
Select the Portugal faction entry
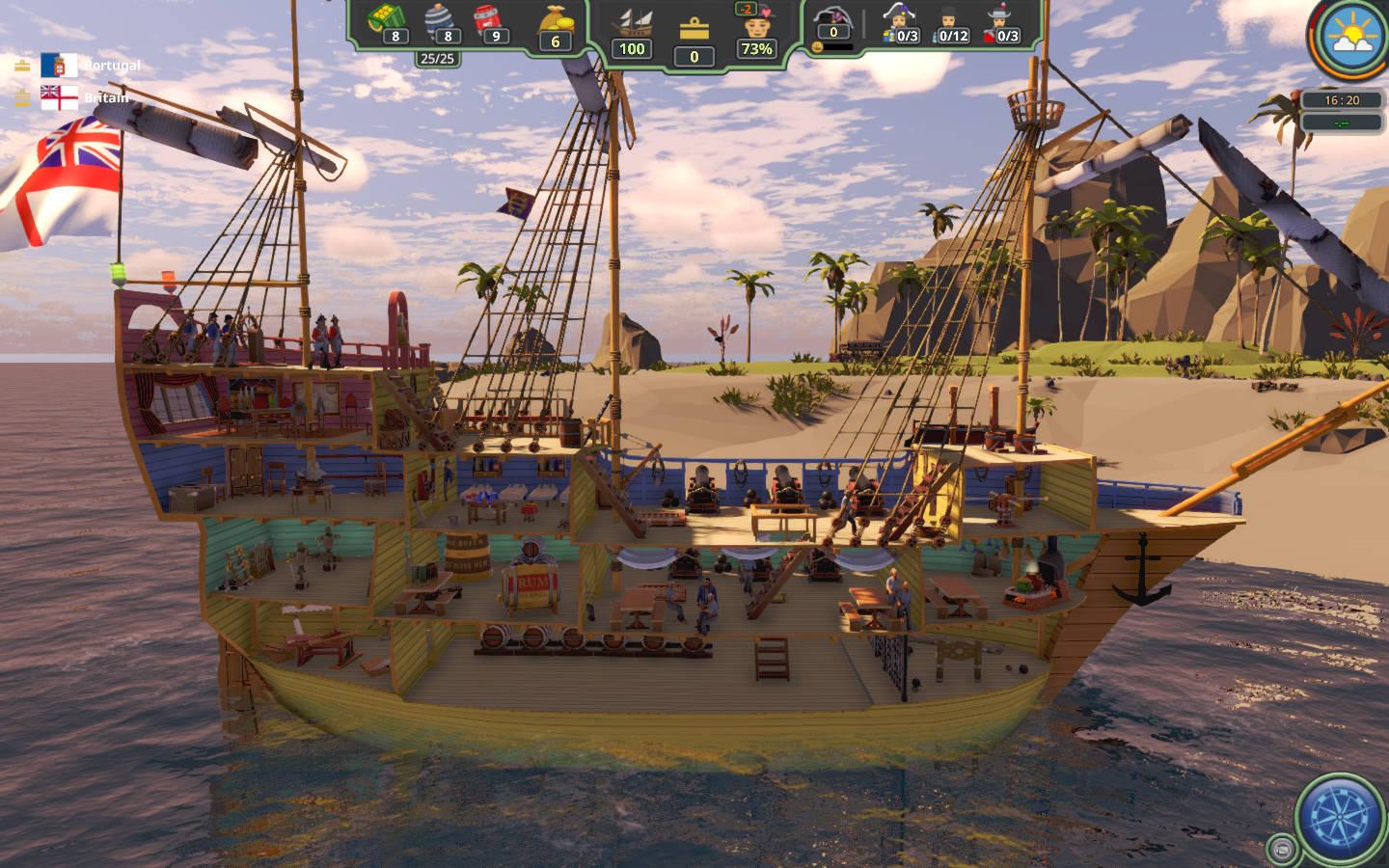[60, 66]
